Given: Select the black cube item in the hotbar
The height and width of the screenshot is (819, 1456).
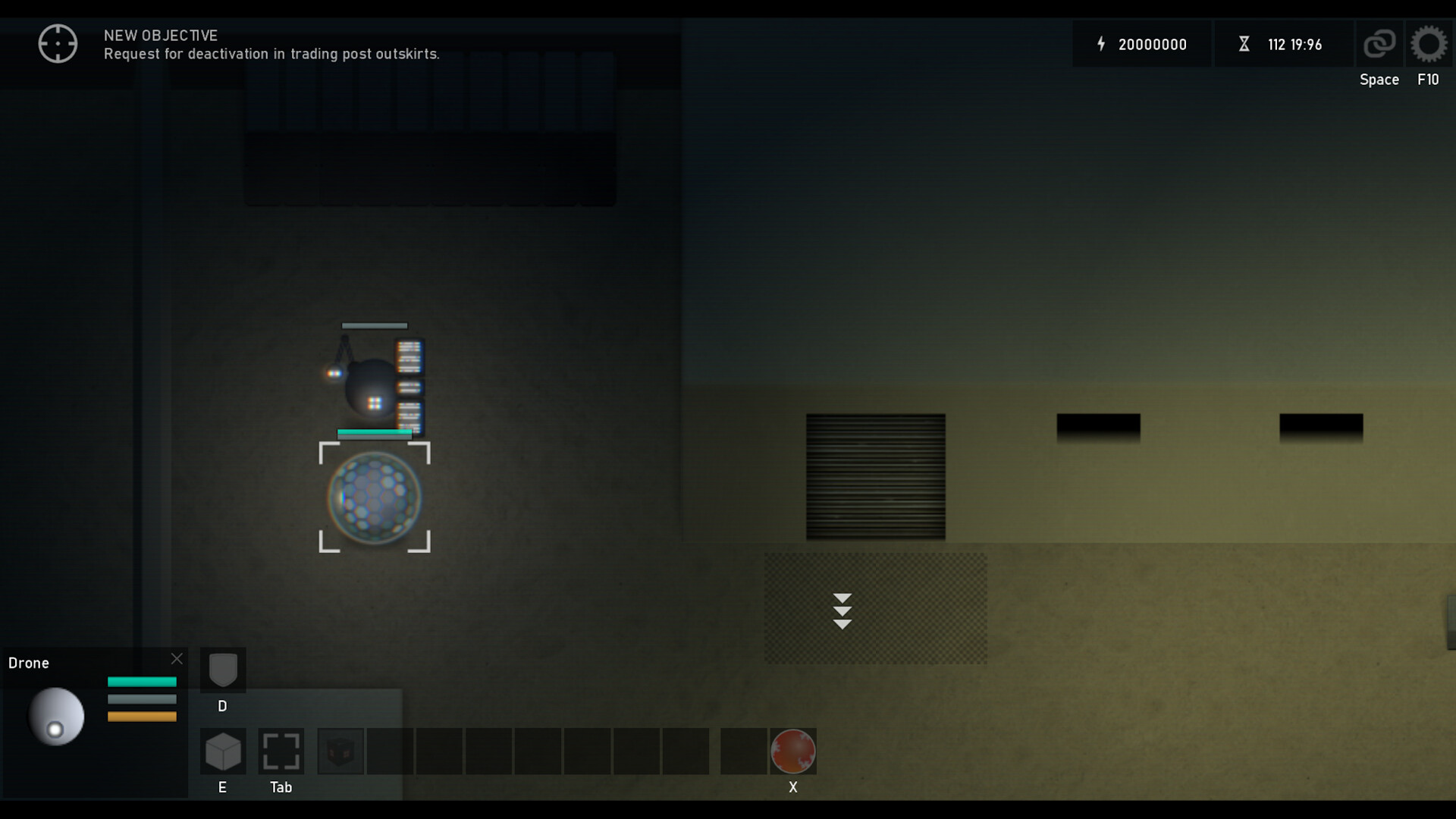Looking at the screenshot, I should [340, 751].
